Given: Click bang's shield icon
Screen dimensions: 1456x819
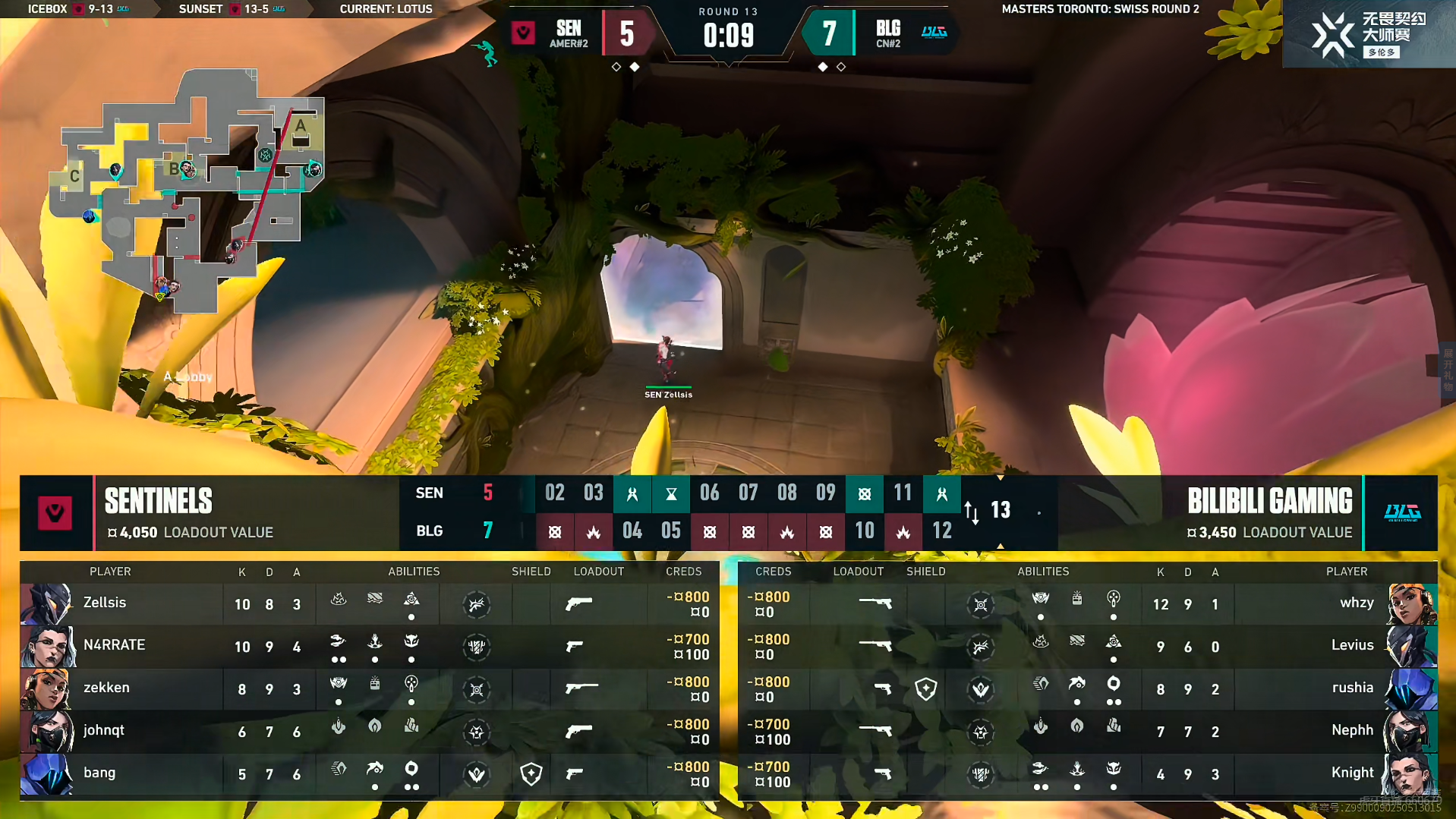Looking at the screenshot, I should click(x=531, y=774).
